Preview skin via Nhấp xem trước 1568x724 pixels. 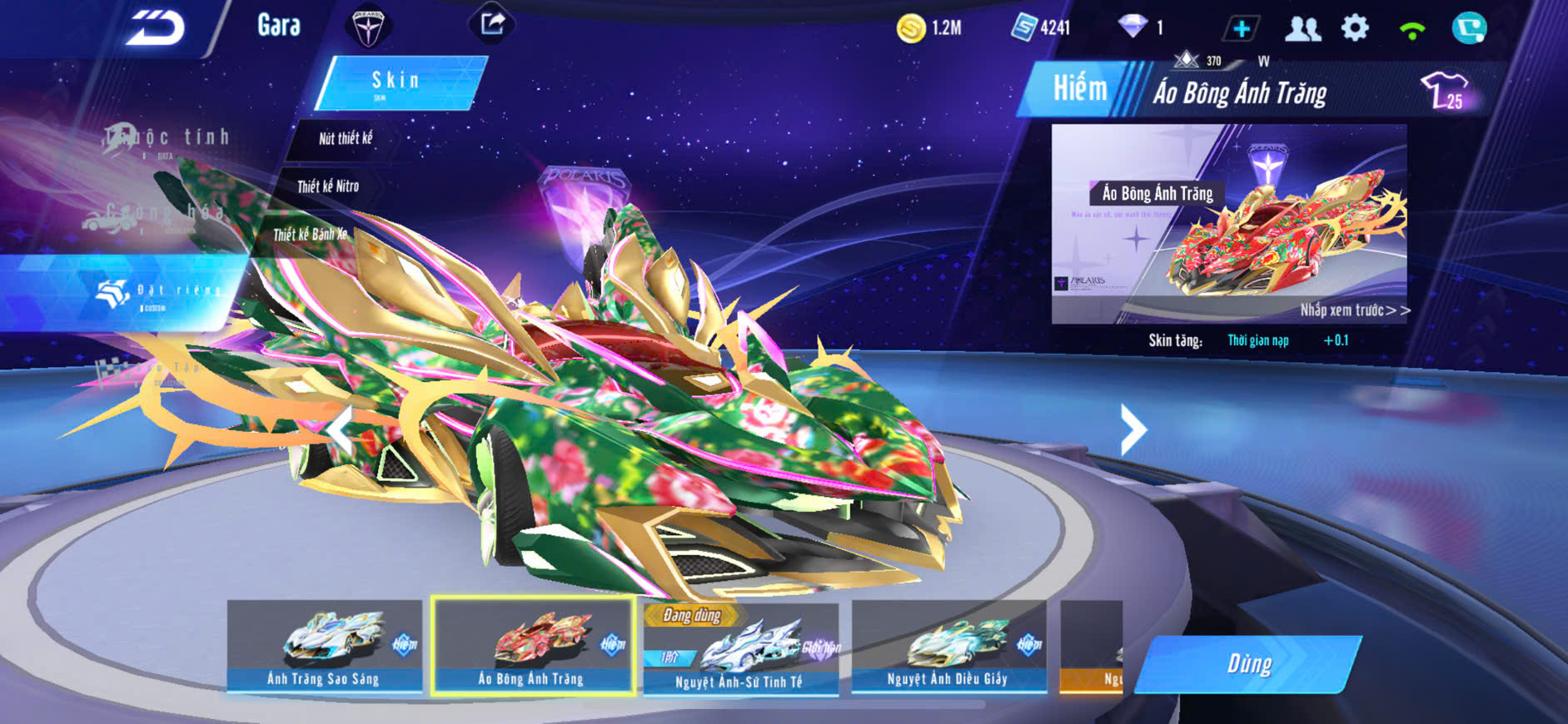1355,310
